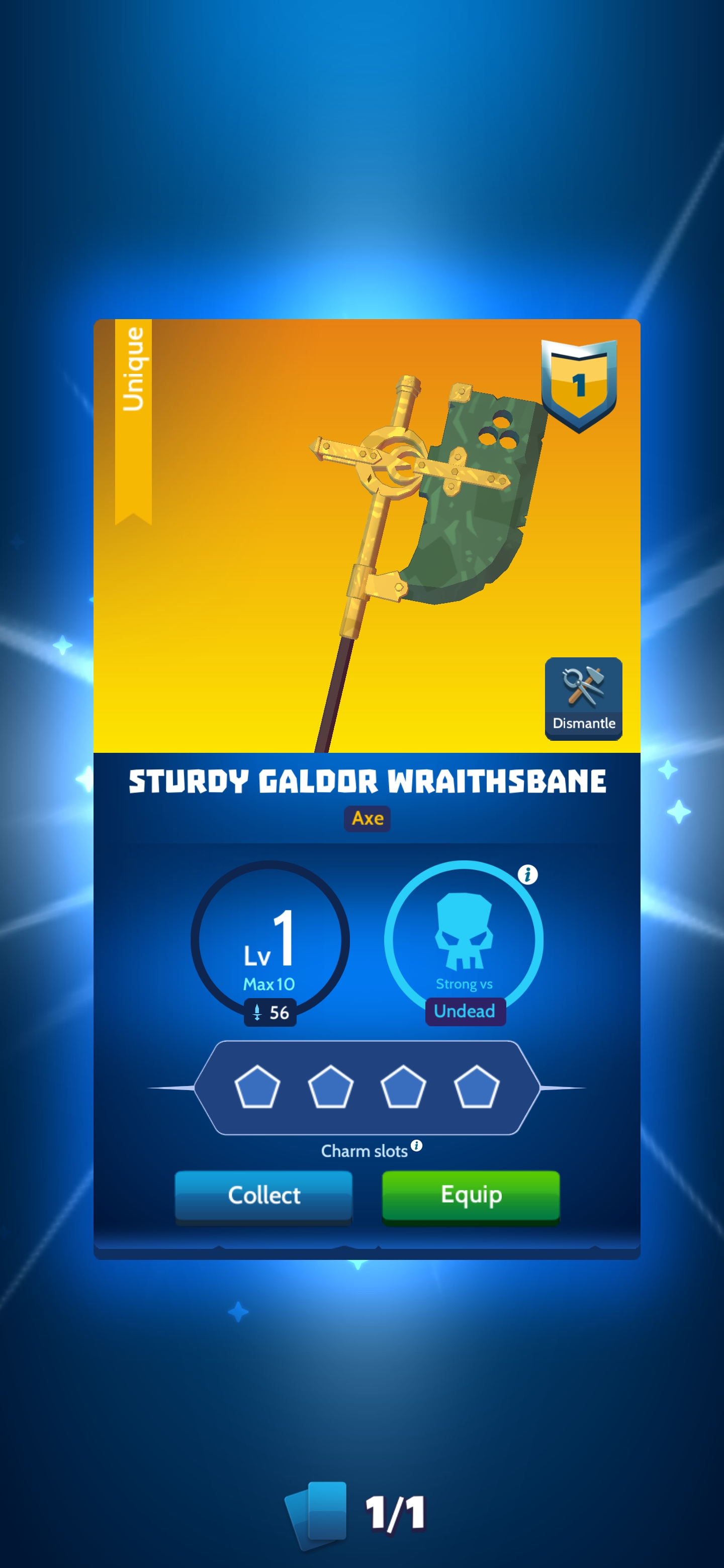Viewport: 724px width, 1568px height.
Task: Tap the level 1 shield badge
Action: click(580, 385)
